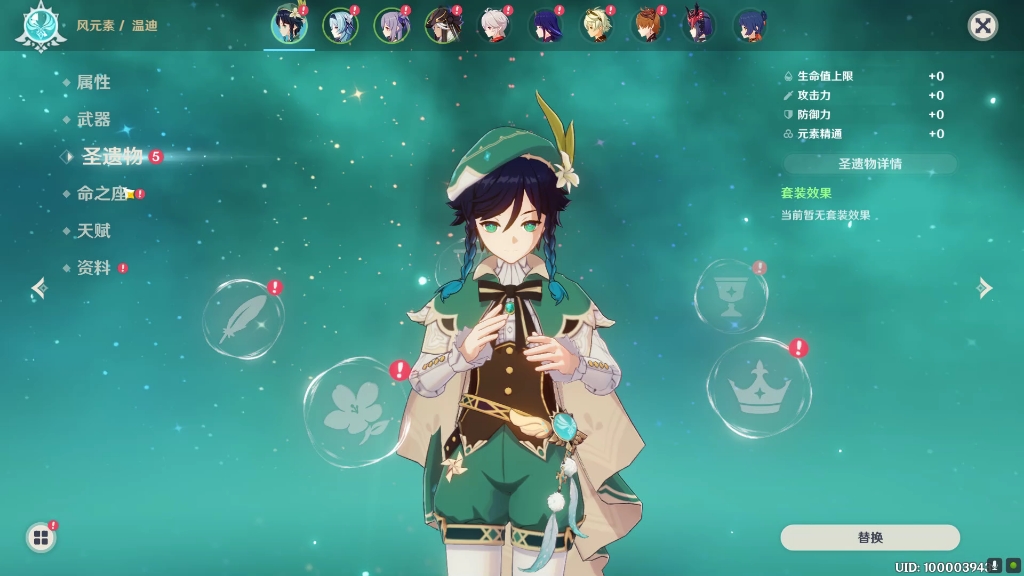Choose the flower artifact slot bubble
The width and height of the screenshot is (1024, 576).
(357, 412)
